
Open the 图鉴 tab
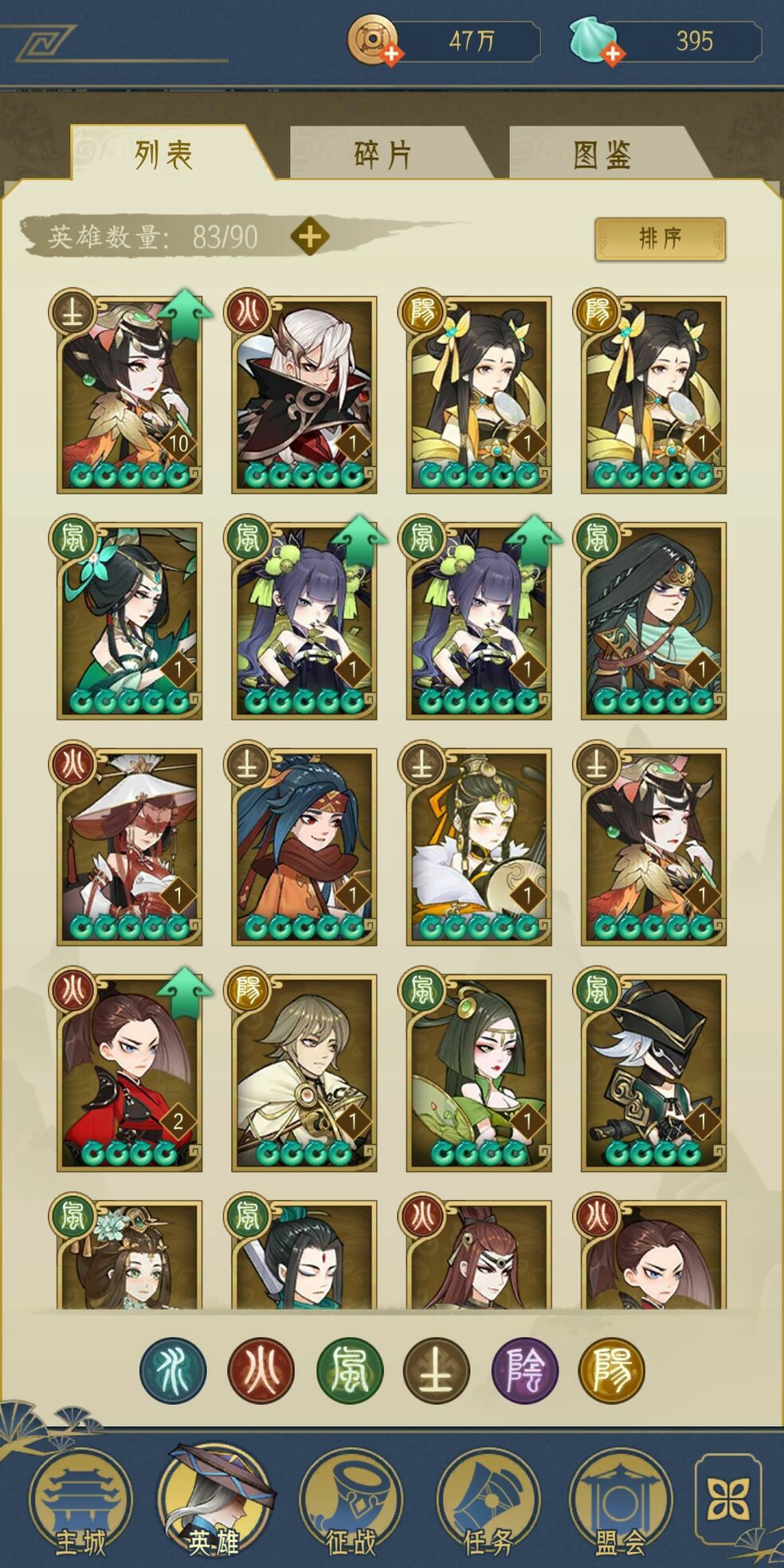point(602,155)
